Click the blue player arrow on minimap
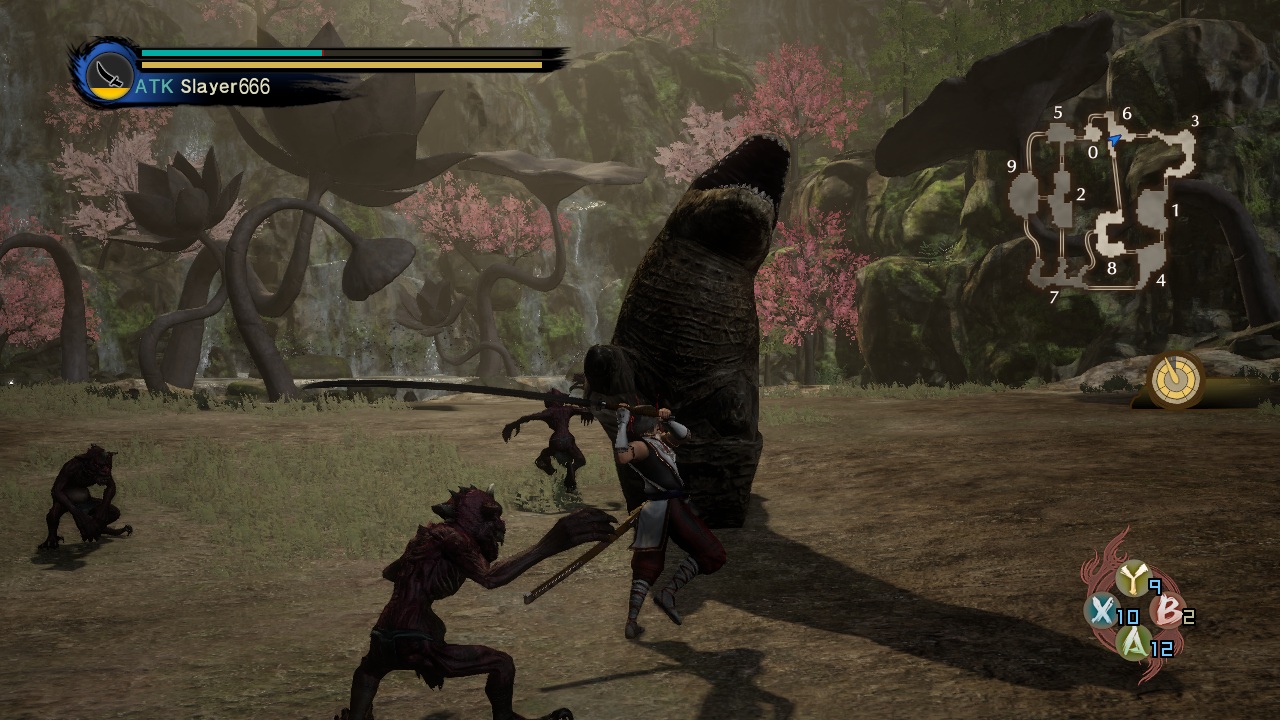1280x720 pixels. click(x=1114, y=142)
